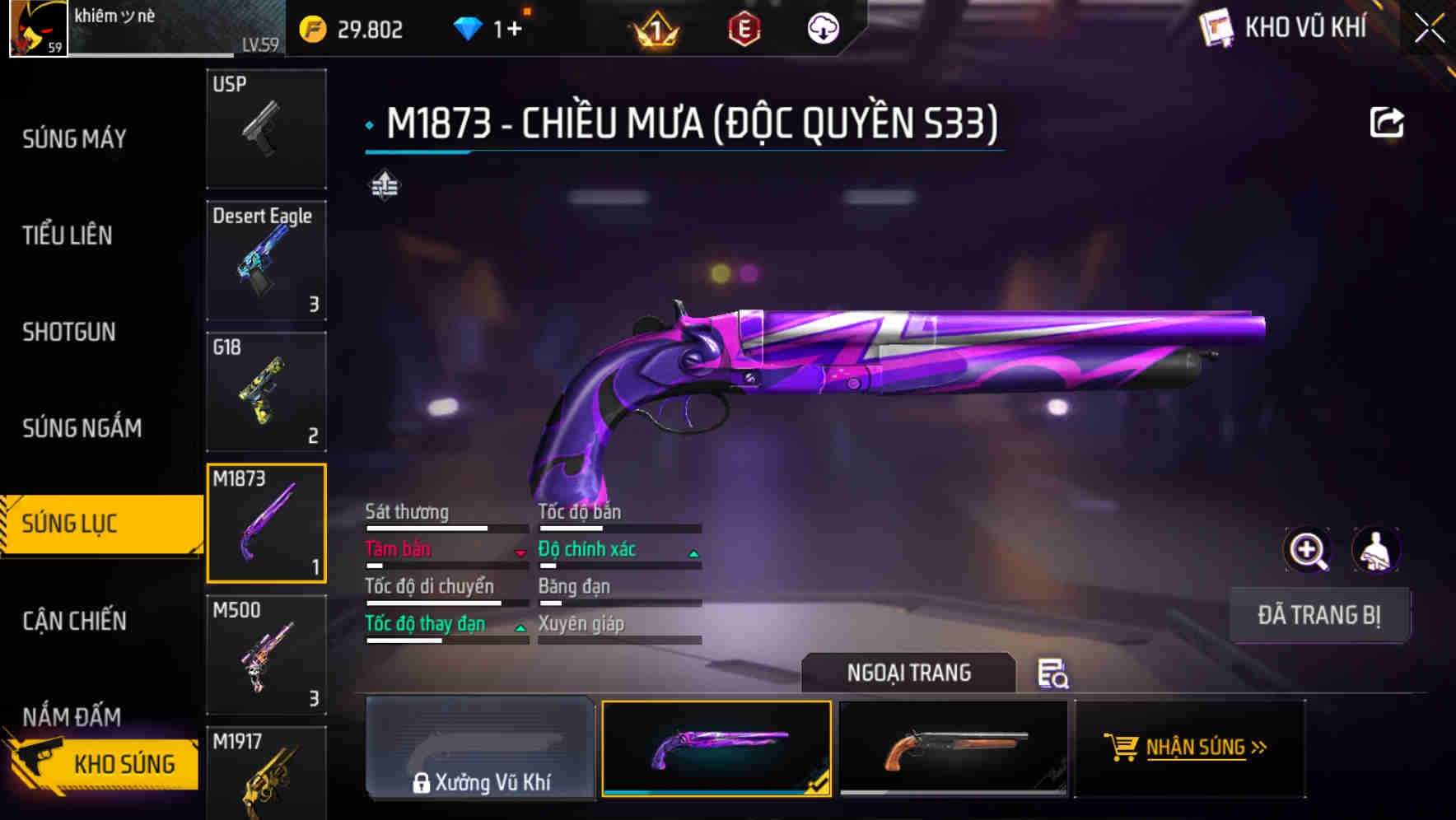Click the shopping cart icon next to NHẬN SÚNG
The height and width of the screenshot is (820, 1456).
pos(1120,748)
